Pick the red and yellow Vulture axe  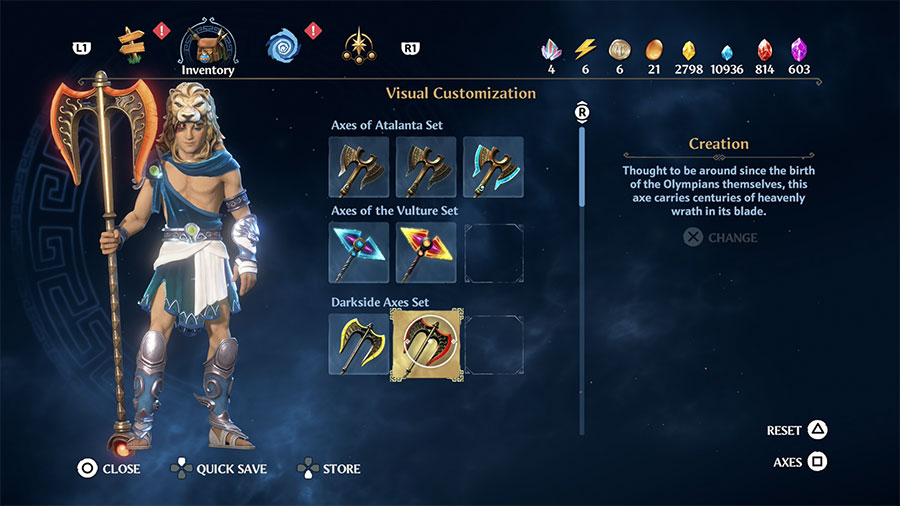pyautogui.click(x=426, y=252)
